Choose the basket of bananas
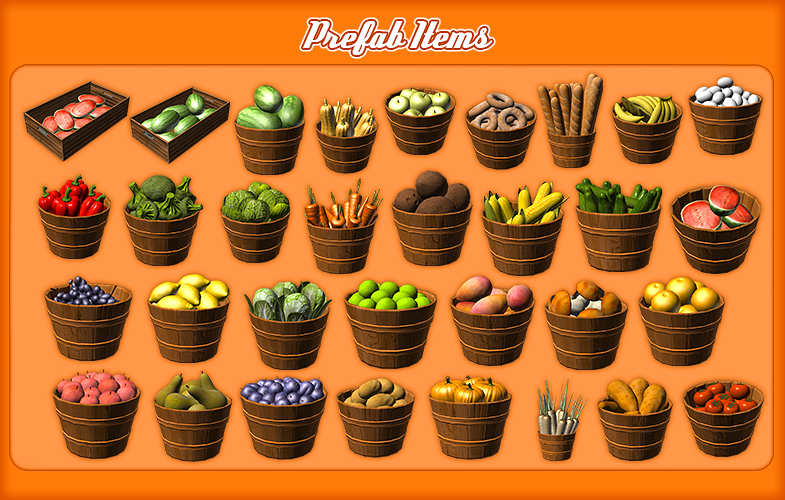Viewport: 785px width, 500px height. pyautogui.click(x=646, y=131)
